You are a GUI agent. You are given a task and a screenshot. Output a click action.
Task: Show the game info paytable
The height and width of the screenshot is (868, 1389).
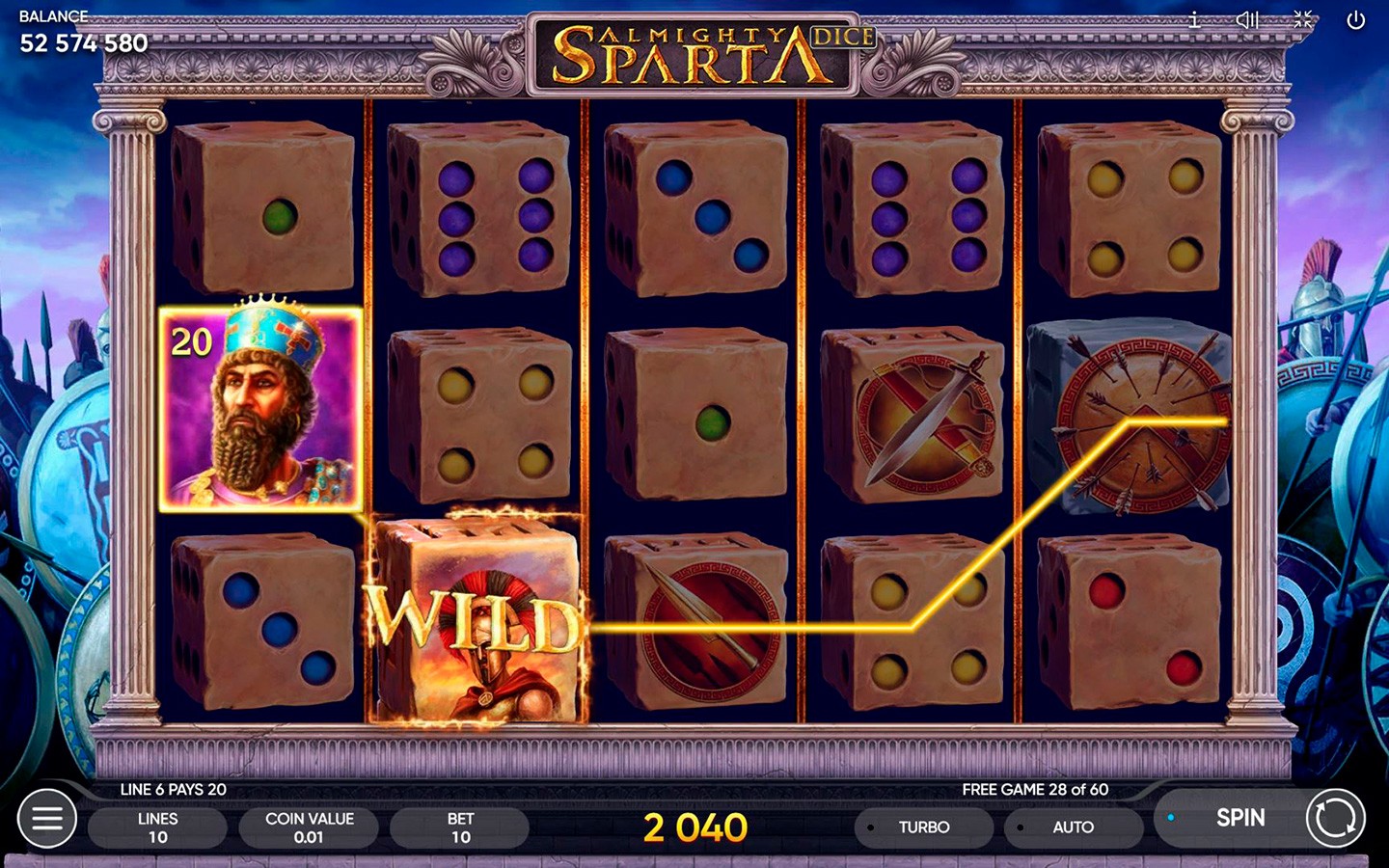(1194, 20)
